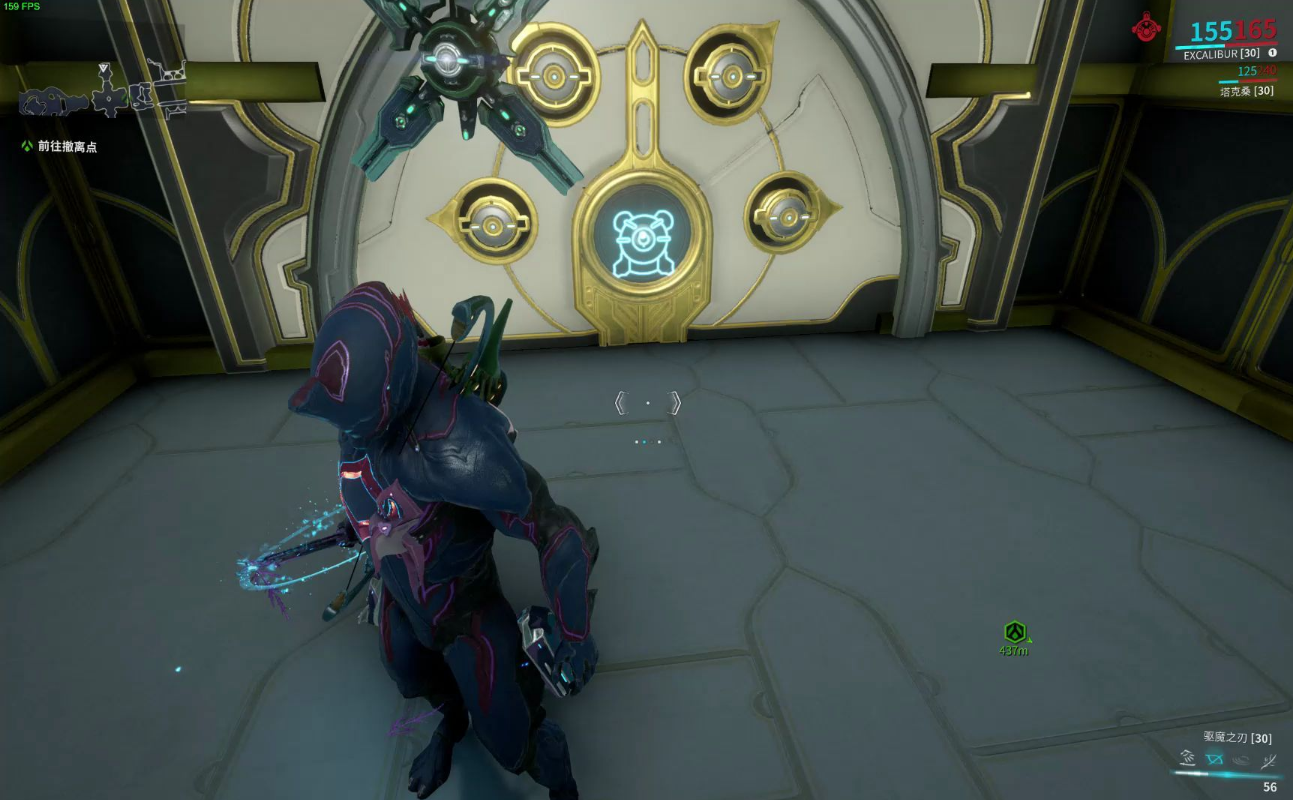Select the 前往撤离点 extraction objective
This screenshot has height=800, width=1293.
pos(67,146)
